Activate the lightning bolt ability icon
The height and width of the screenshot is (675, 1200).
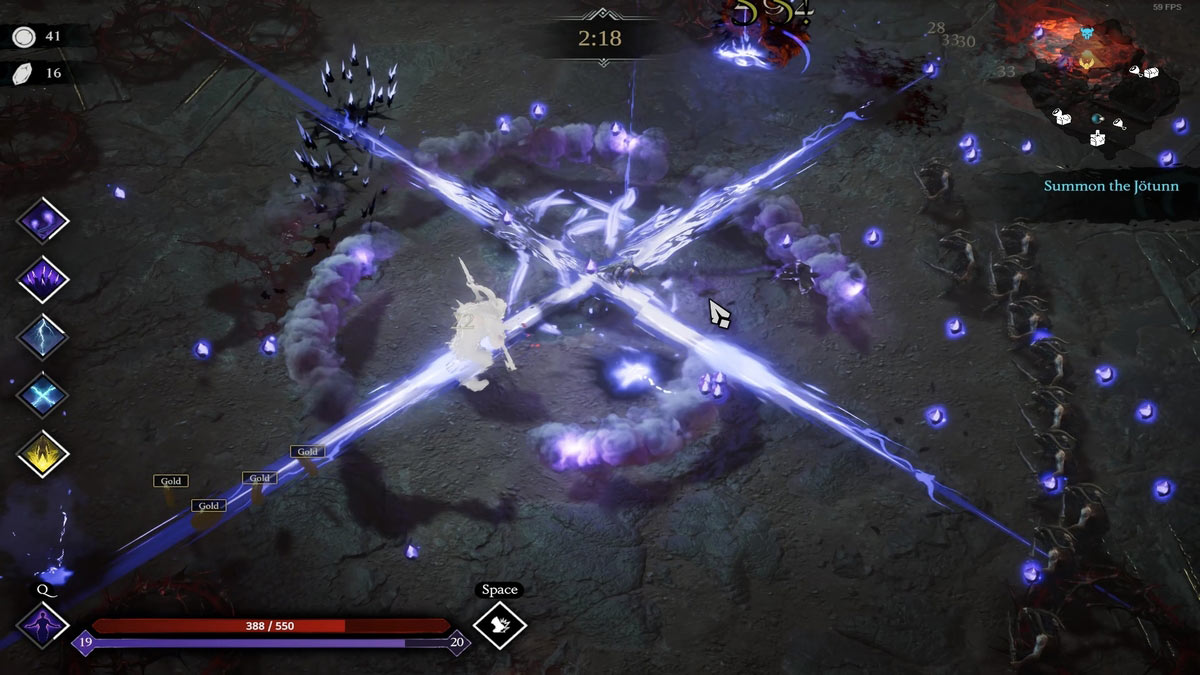(43, 336)
